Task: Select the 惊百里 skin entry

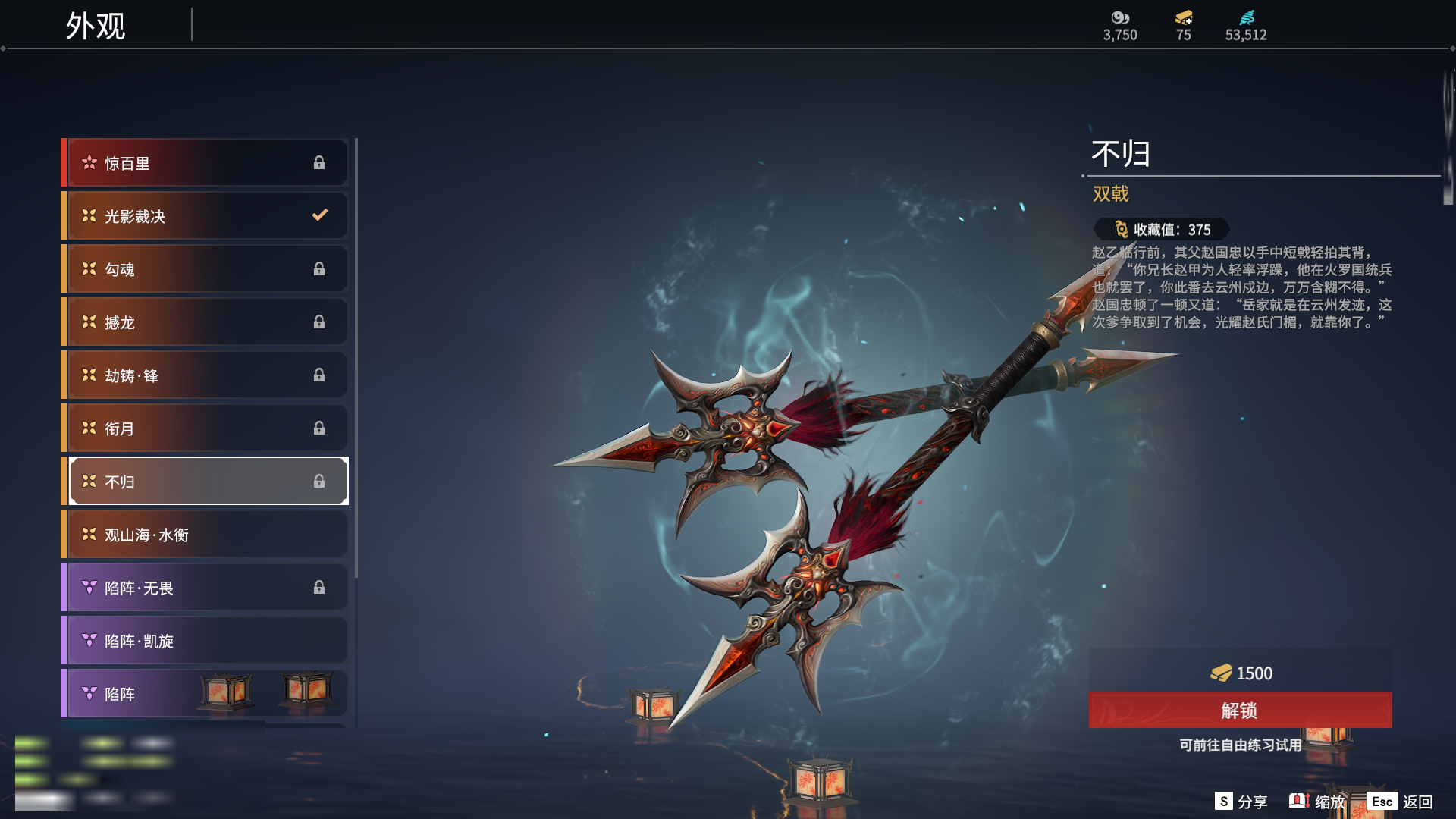Action: [x=206, y=163]
